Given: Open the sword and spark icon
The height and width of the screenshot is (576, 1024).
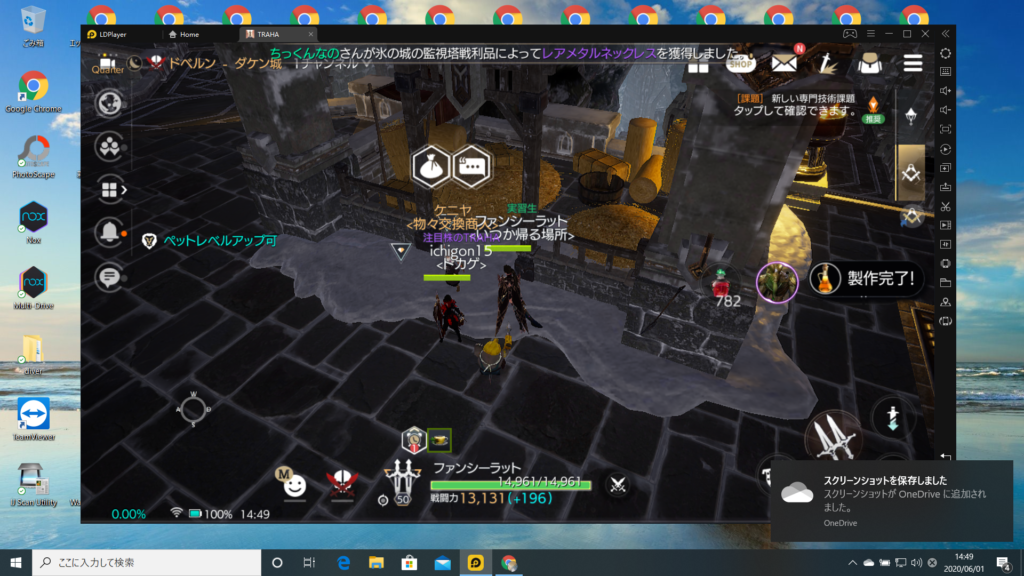Looking at the screenshot, I should [826, 63].
